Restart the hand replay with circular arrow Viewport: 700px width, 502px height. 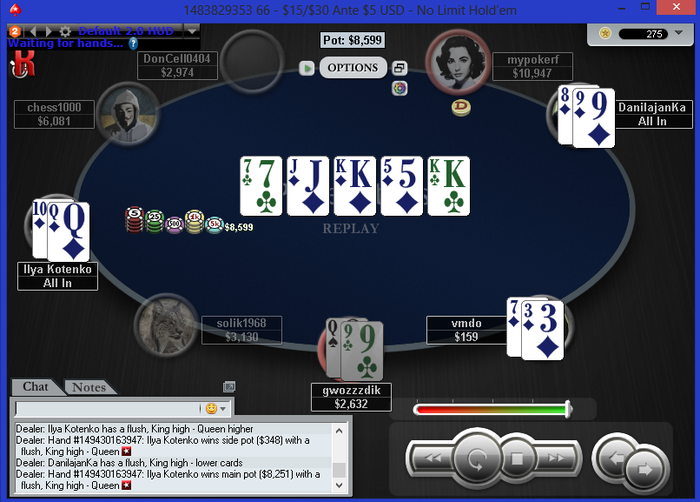(477, 460)
